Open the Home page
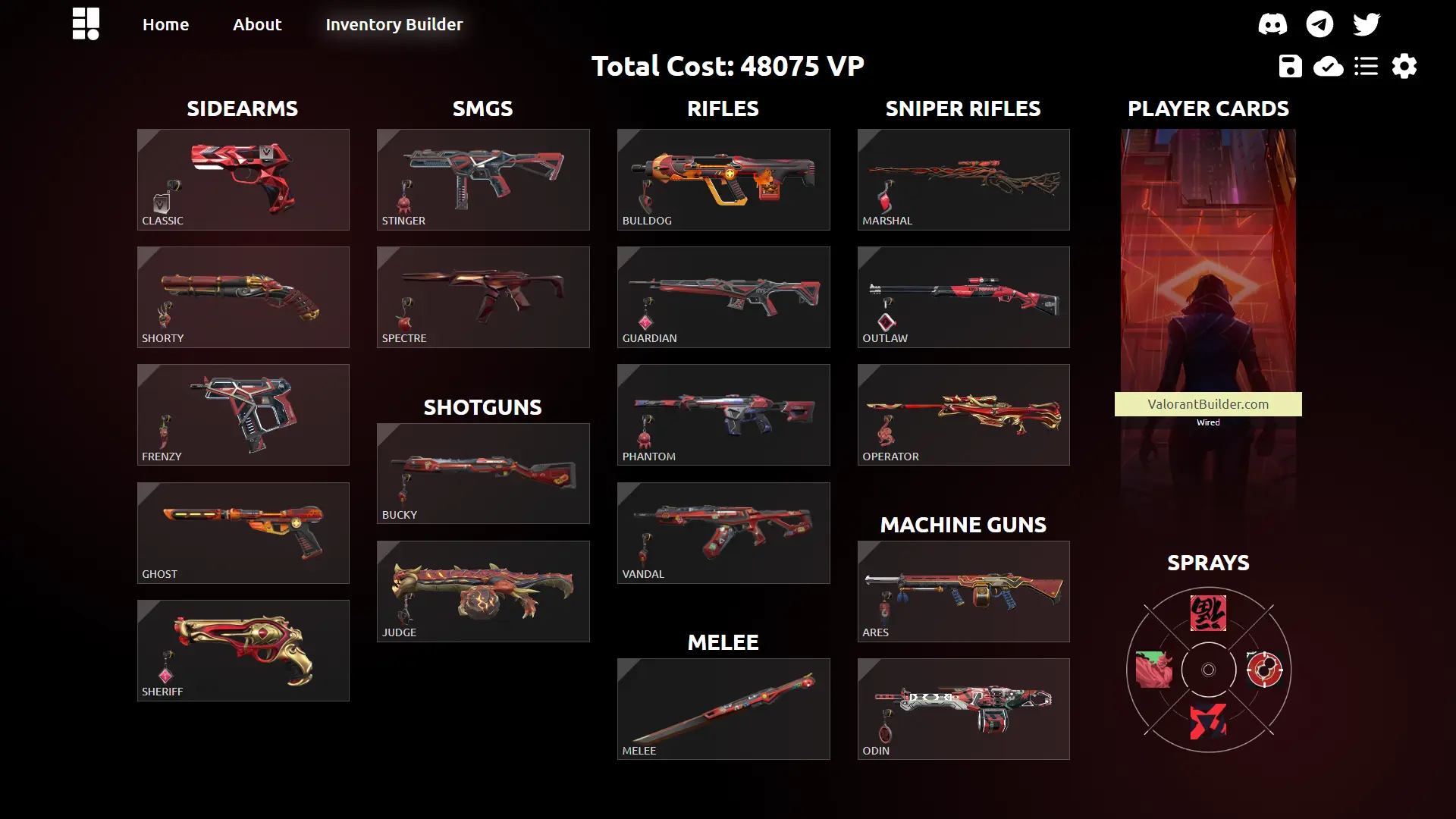Screen dimensions: 1456x819 [x=165, y=24]
